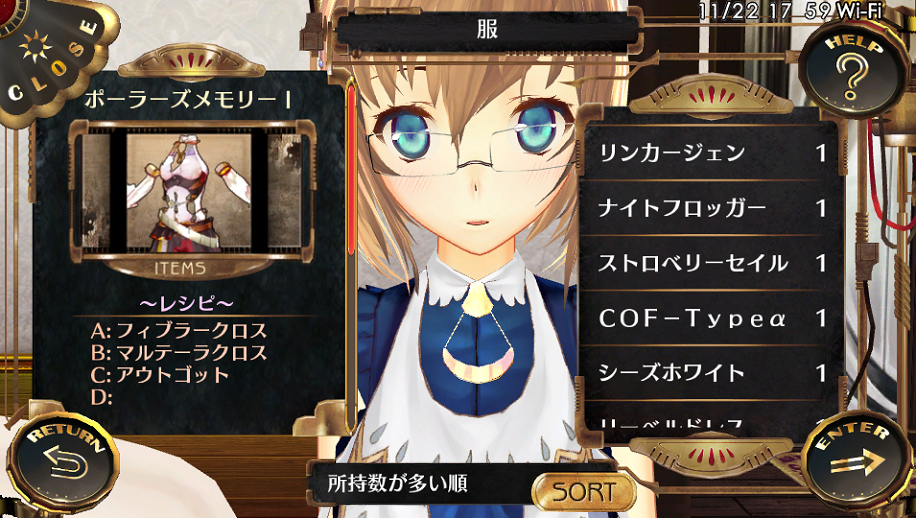This screenshot has width=916, height=518.
Task: Choose ナイトフロッガー in the list
Action: pos(712,209)
